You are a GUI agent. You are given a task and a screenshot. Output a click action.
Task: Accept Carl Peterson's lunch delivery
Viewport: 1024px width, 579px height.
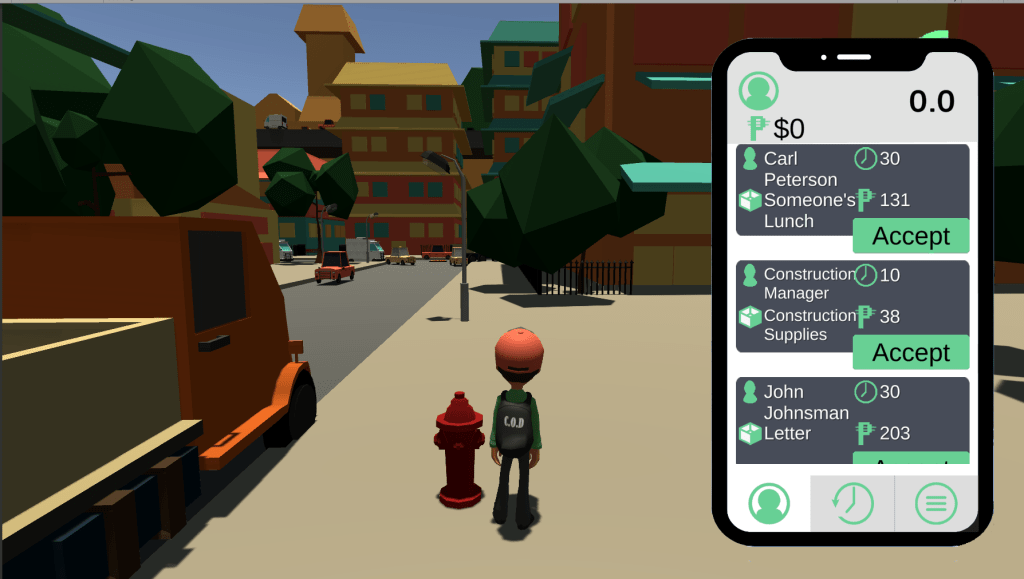[x=910, y=236]
